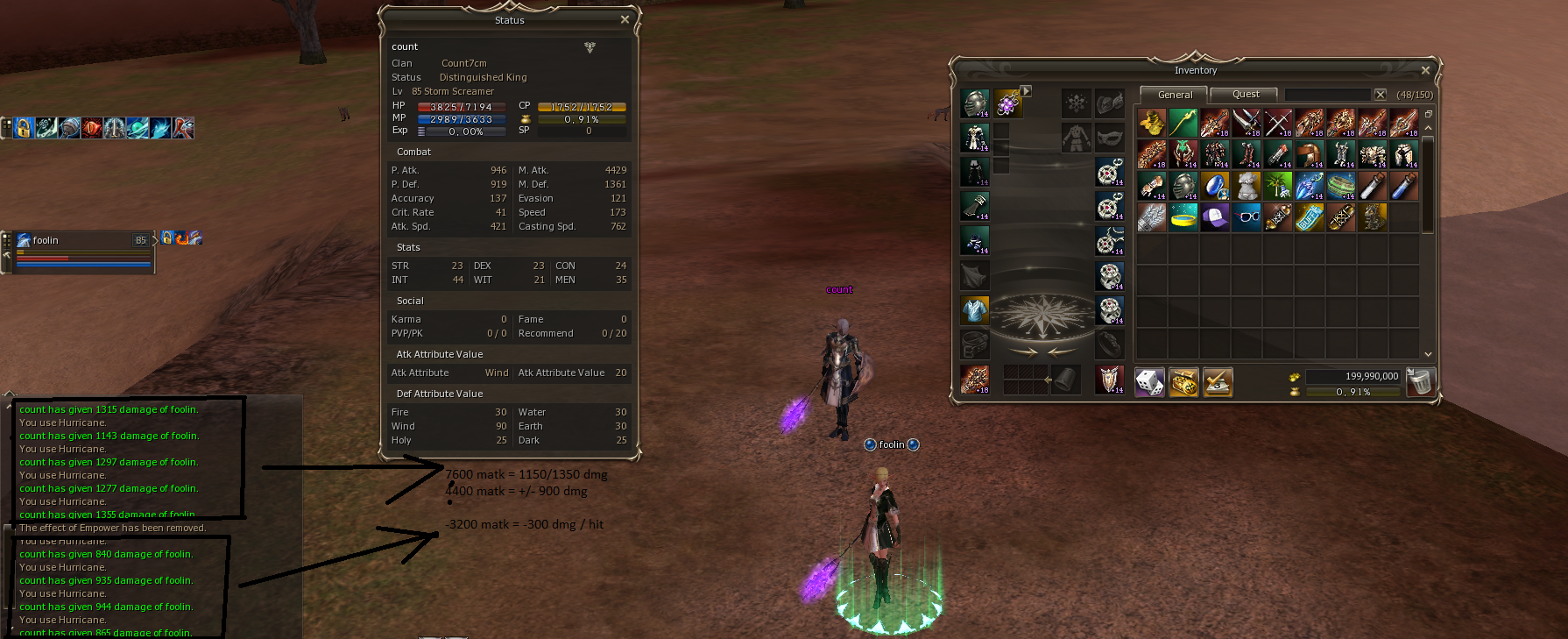Click the inventory search field

click(x=1326, y=95)
